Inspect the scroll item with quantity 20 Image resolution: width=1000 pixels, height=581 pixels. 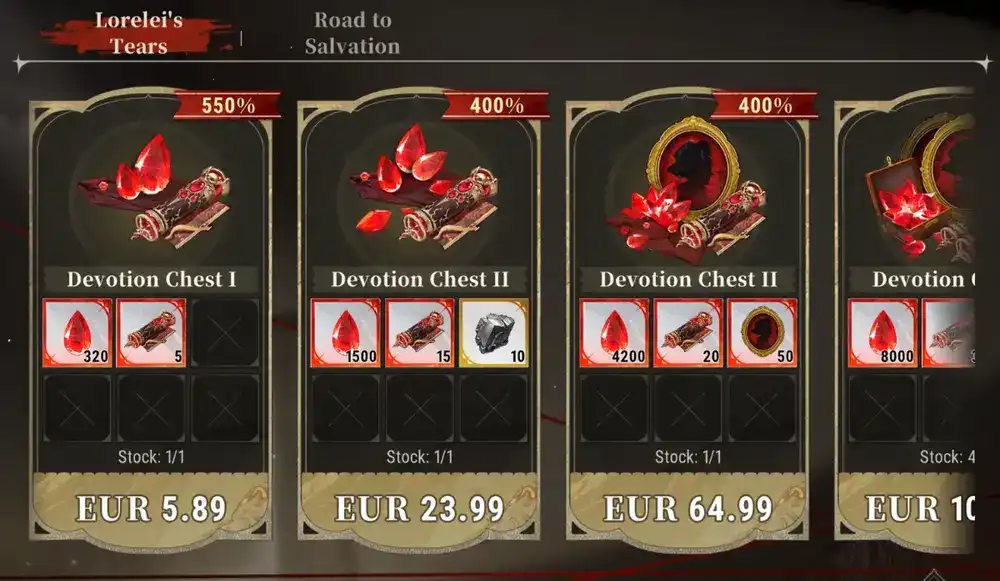click(688, 332)
